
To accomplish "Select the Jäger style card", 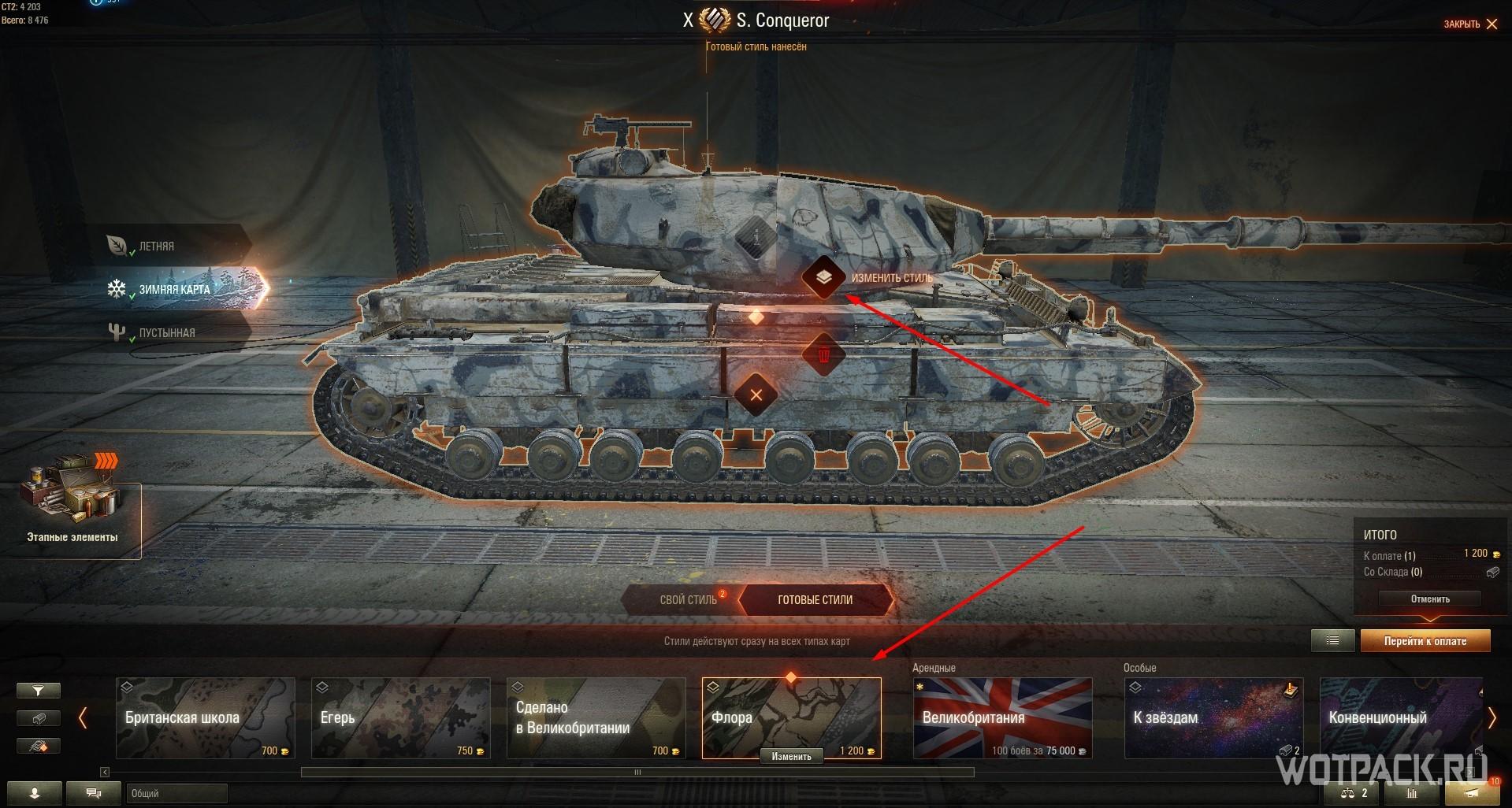I will 400,717.
